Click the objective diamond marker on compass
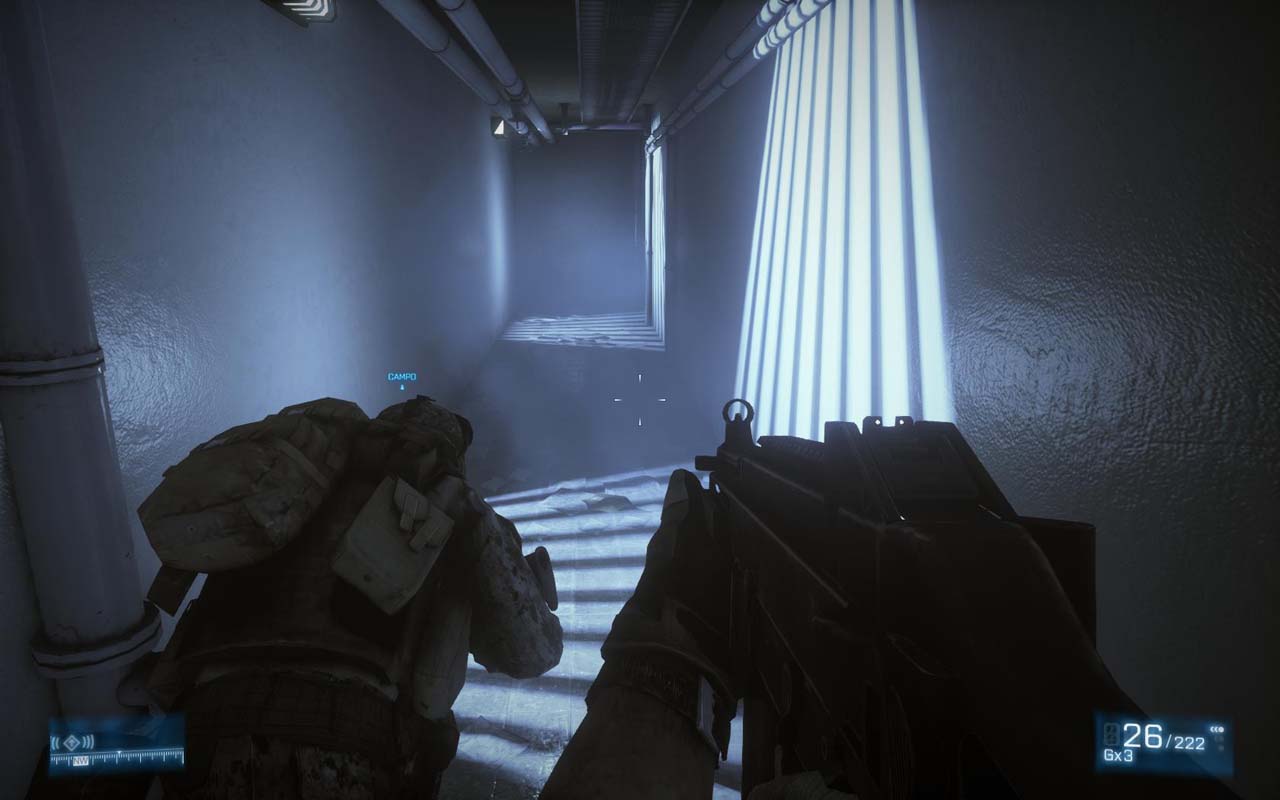The image size is (1280, 800). click(x=71, y=742)
